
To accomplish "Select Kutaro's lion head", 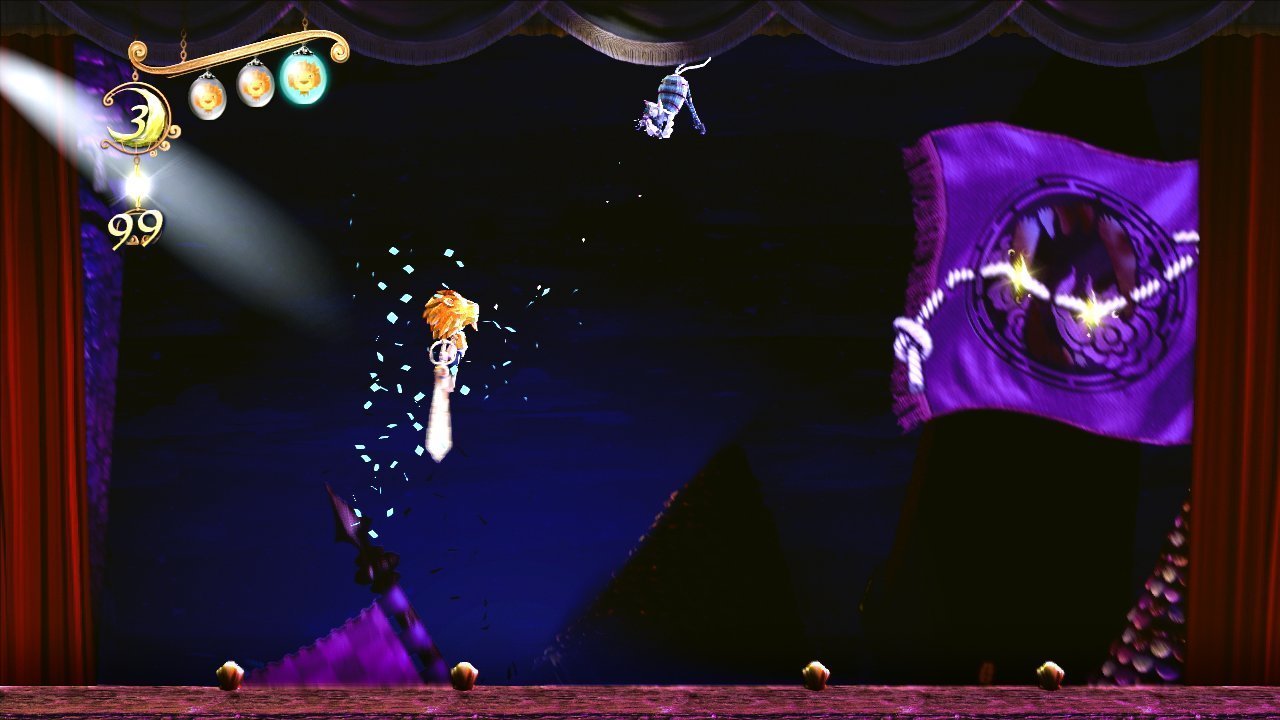I will 450,310.
